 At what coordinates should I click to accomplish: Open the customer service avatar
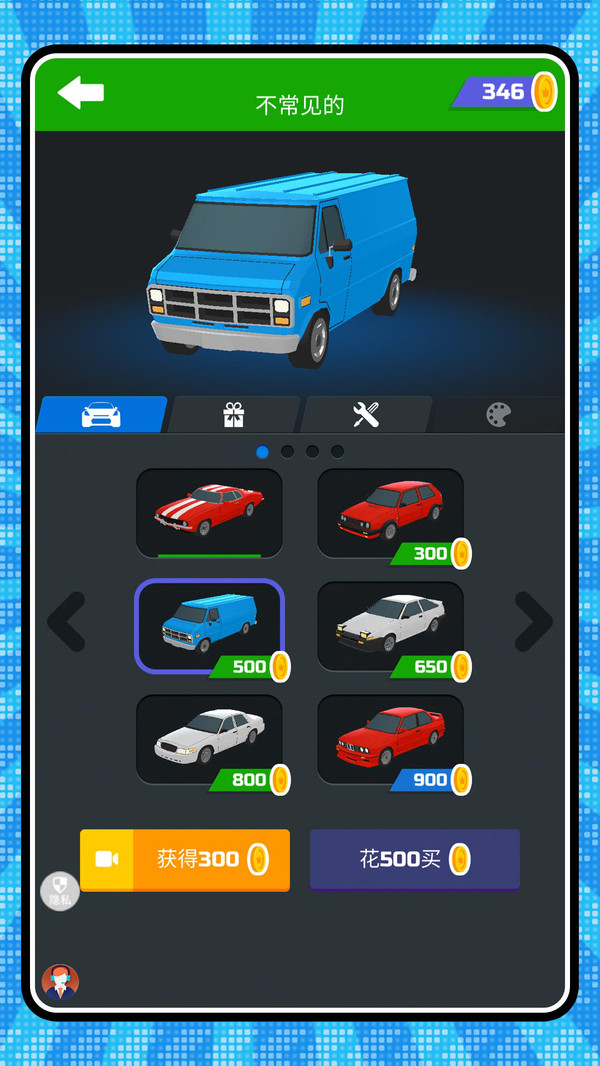60,982
